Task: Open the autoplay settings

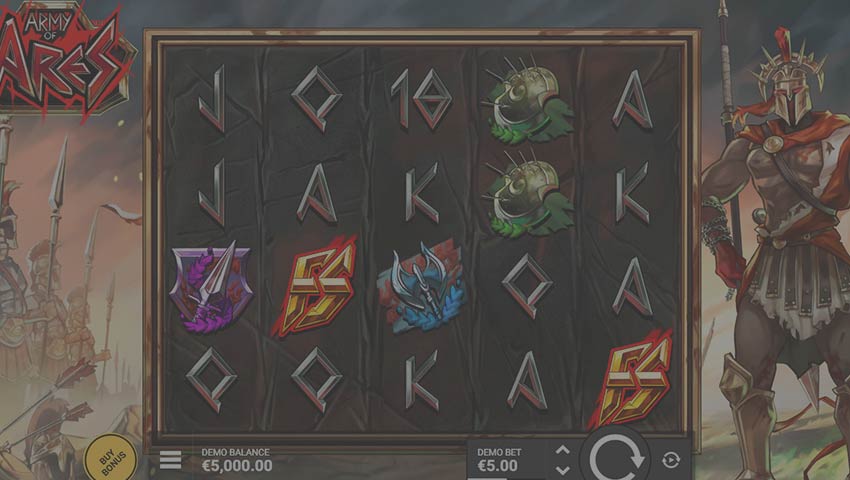Action: (671, 460)
